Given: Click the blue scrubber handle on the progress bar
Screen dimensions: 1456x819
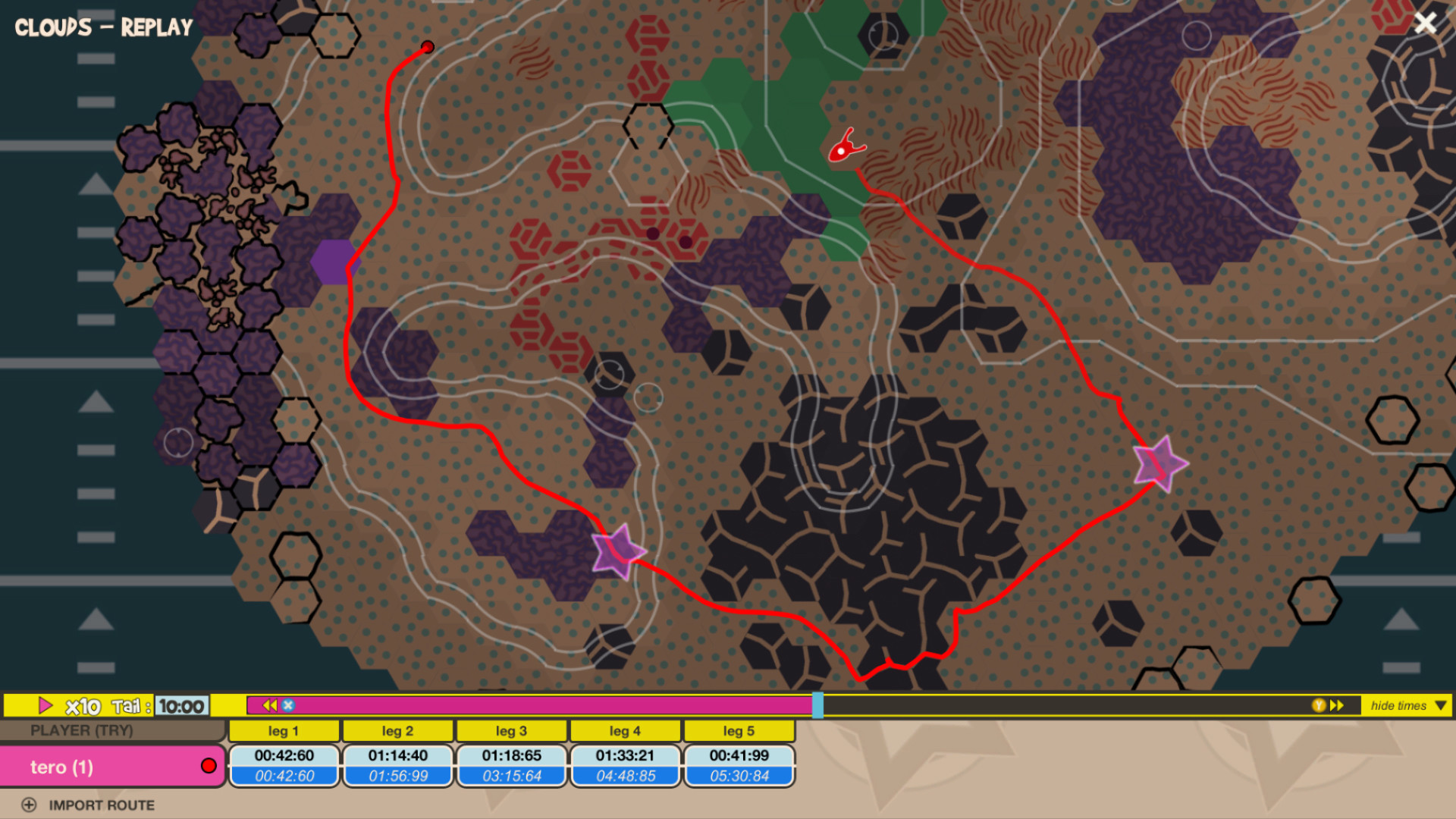Looking at the screenshot, I should click(817, 704).
